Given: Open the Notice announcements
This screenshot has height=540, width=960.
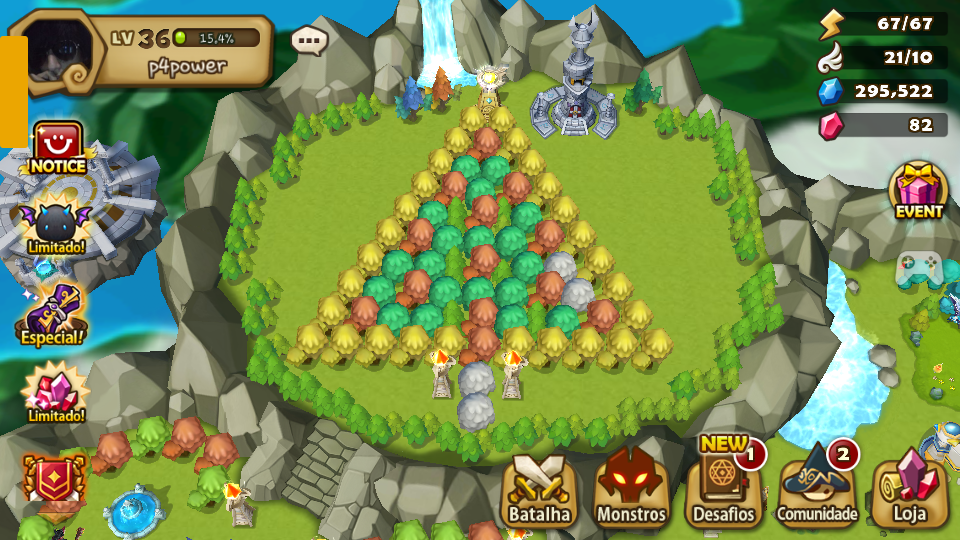Looking at the screenshot, I should tap(57, 148).
